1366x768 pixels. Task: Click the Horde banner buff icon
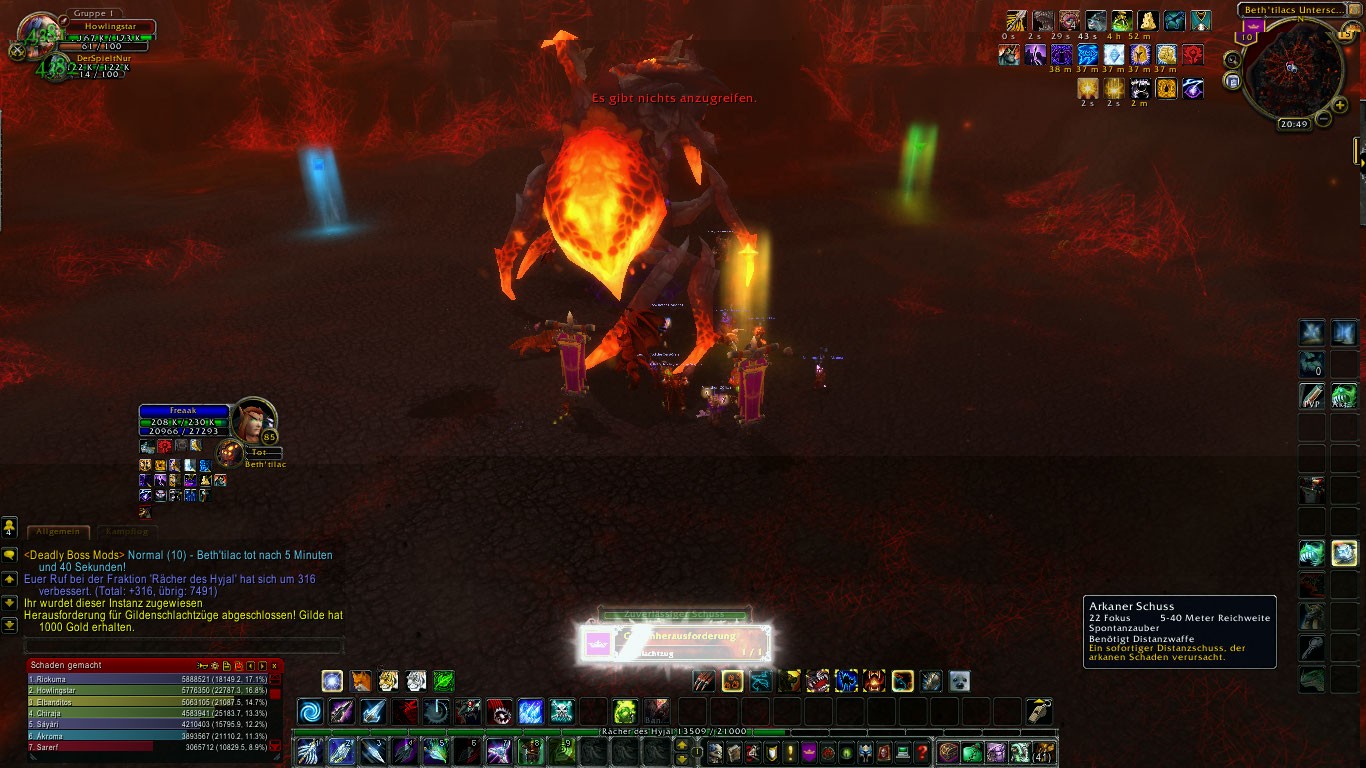tap(1192, 54)
